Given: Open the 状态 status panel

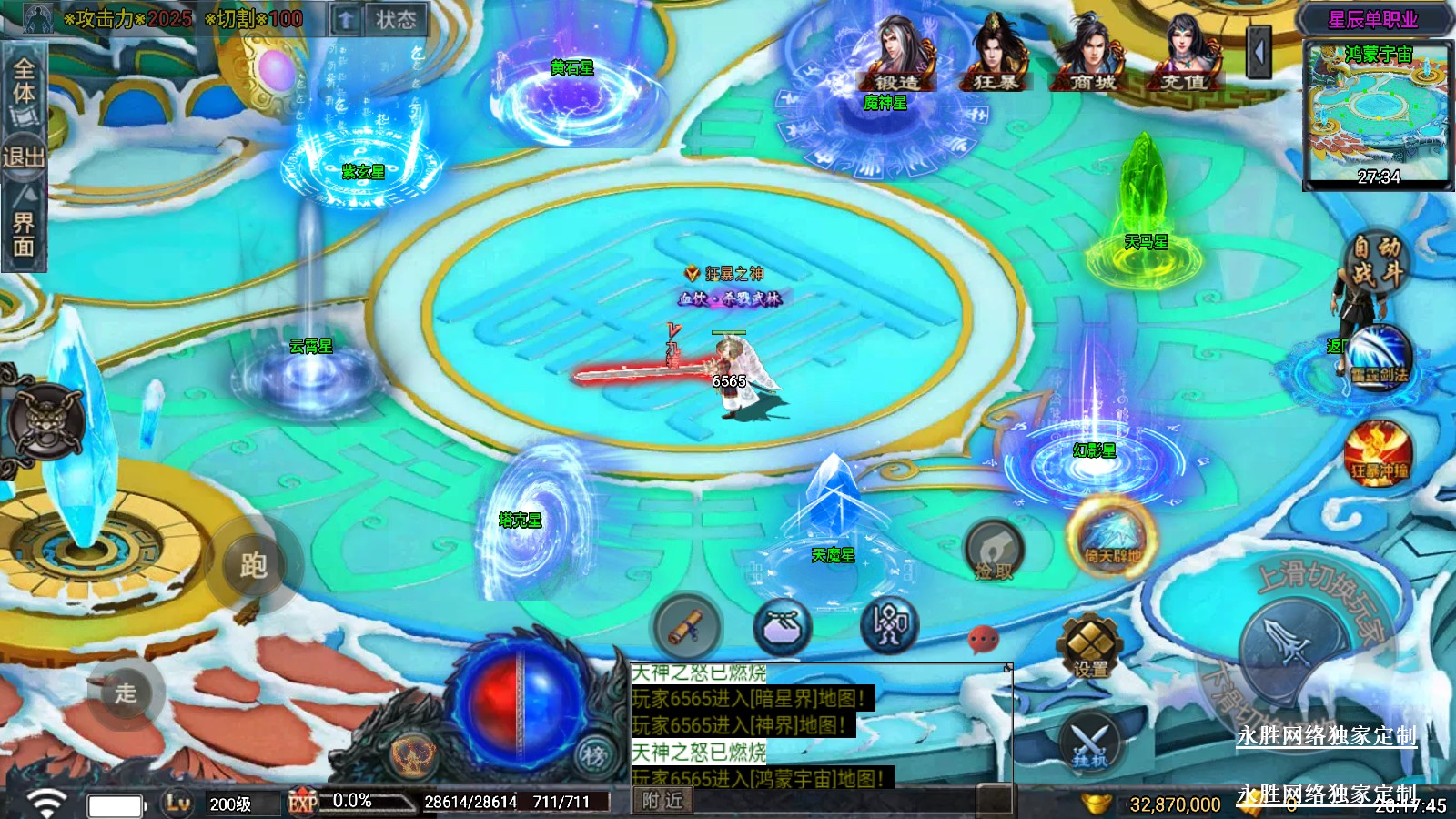Looking at the screenshot, I should 394,19.
